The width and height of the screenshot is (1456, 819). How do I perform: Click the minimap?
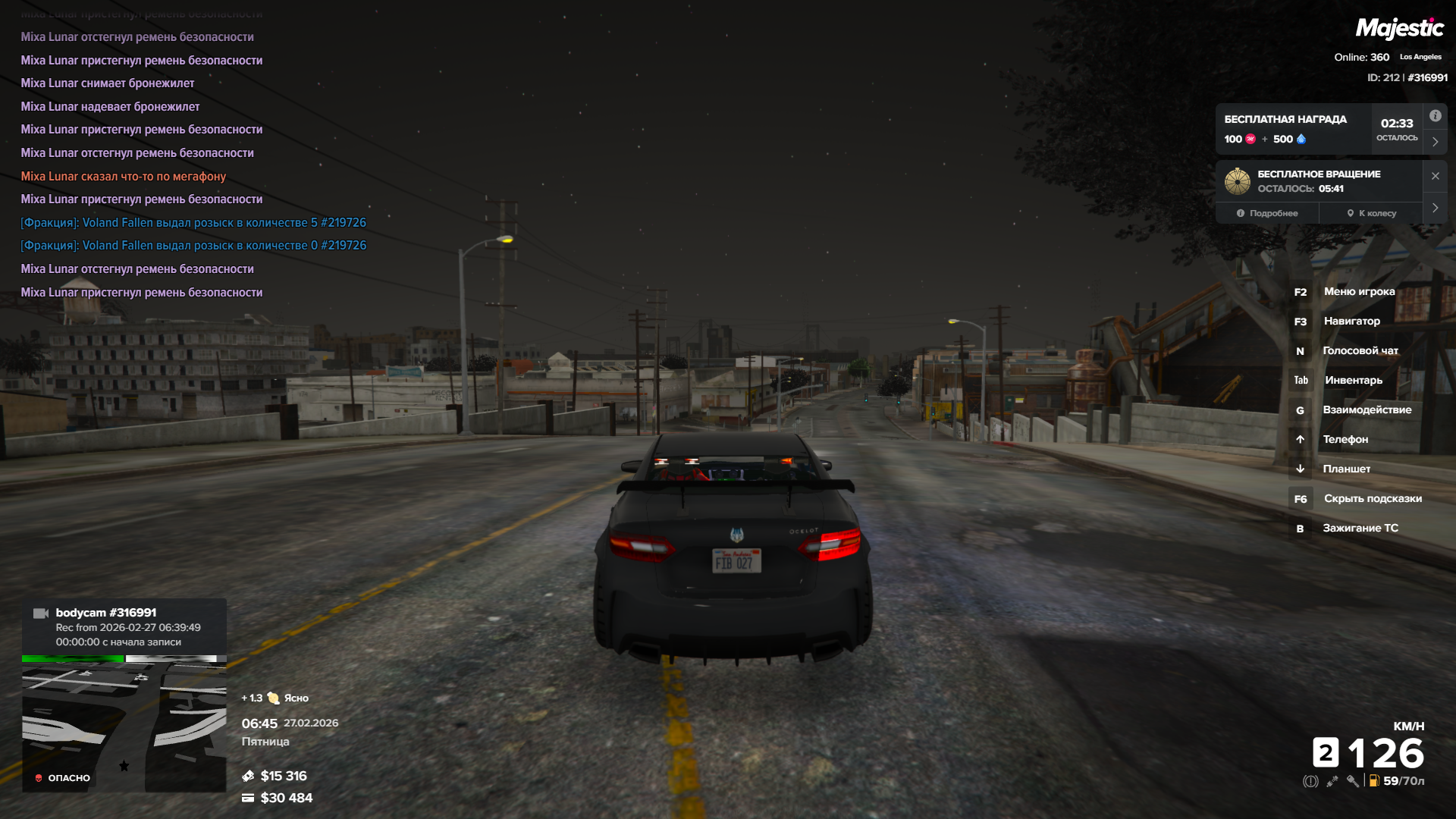(x=124, y=726)
